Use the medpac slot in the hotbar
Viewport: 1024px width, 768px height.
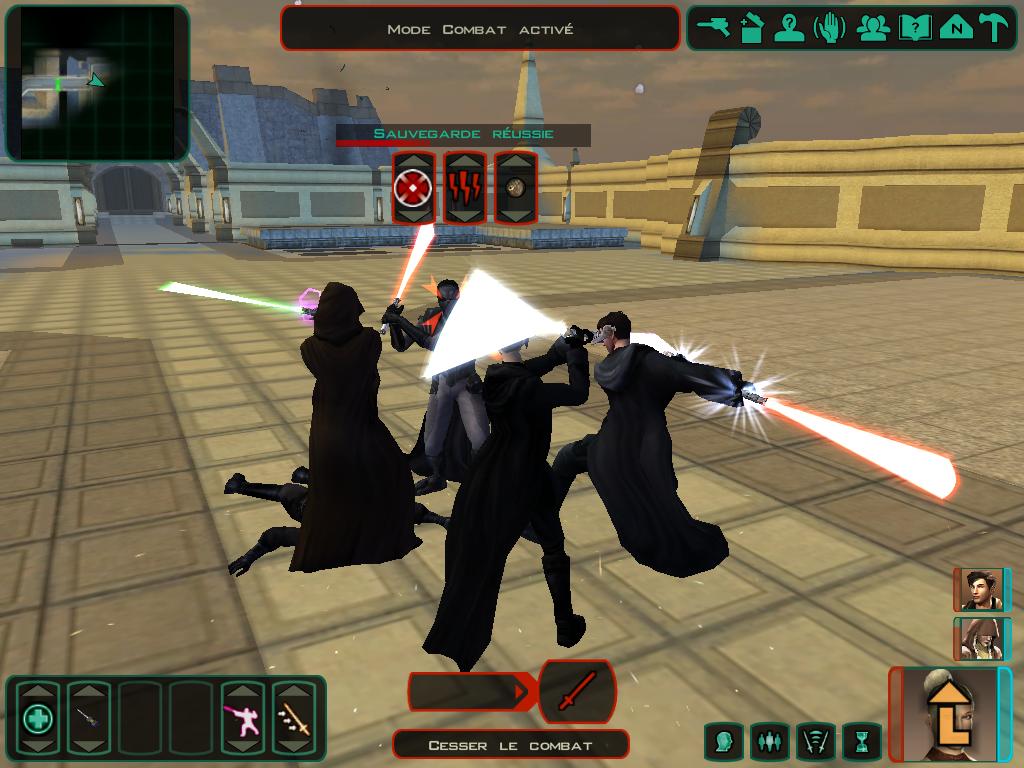38,717
